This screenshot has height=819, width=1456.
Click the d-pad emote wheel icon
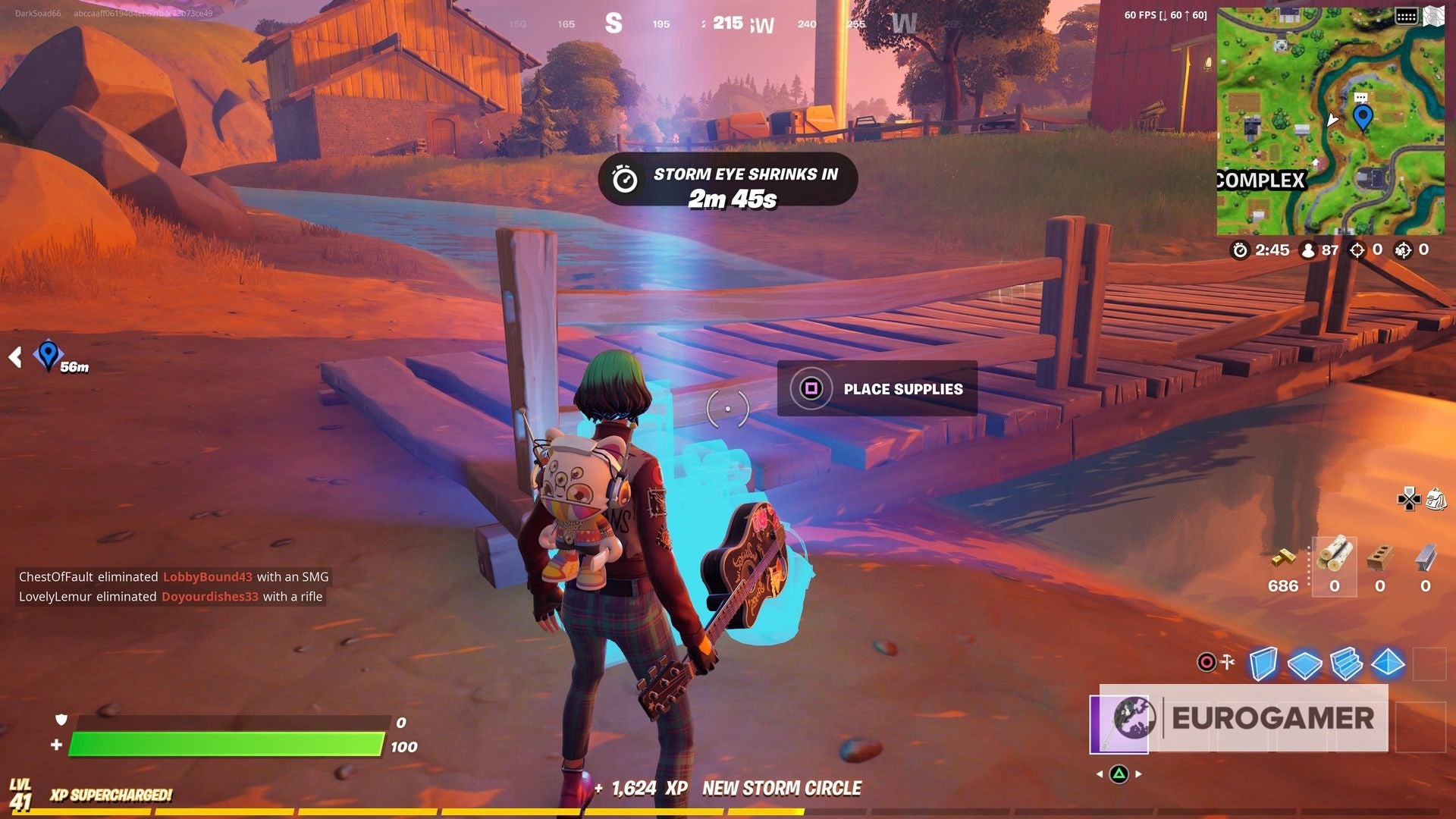[1409, 500]
